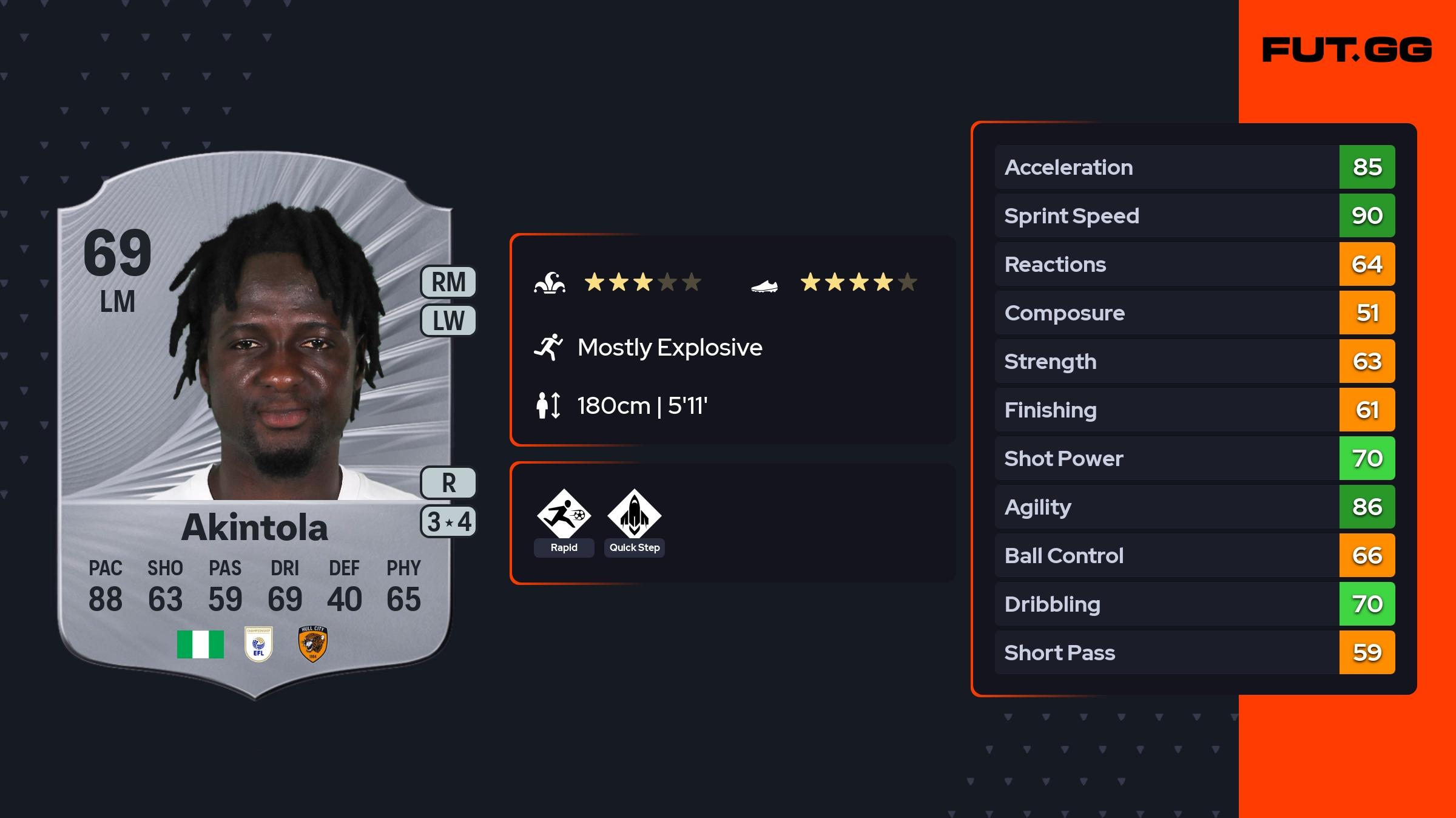Viewport: 1456px width, 818px height.
Task: Select the Finishing stat row
Action: coord(1194,410)
